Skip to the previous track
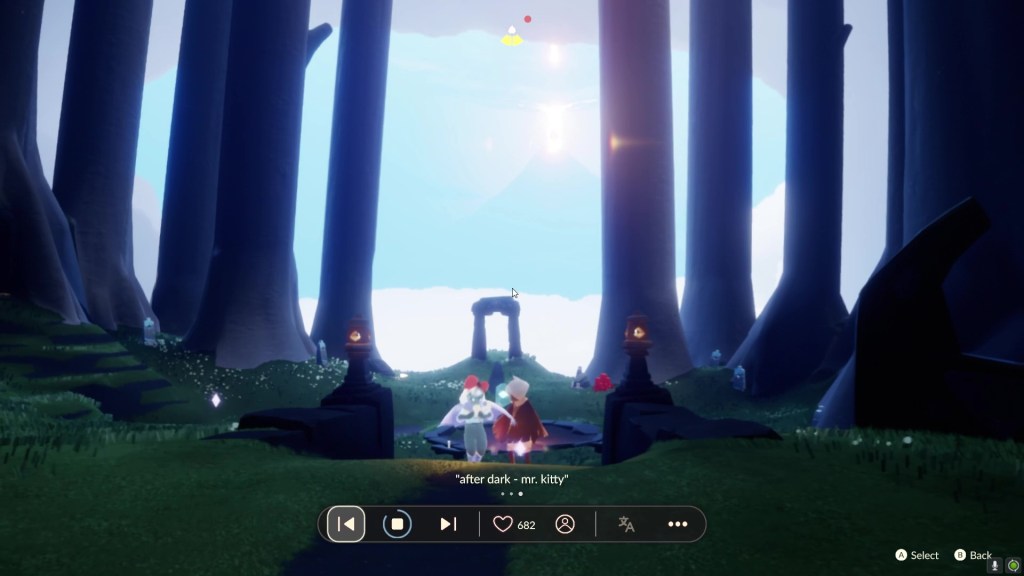This screenshot has width=1024, height=576. coord(346,524)
